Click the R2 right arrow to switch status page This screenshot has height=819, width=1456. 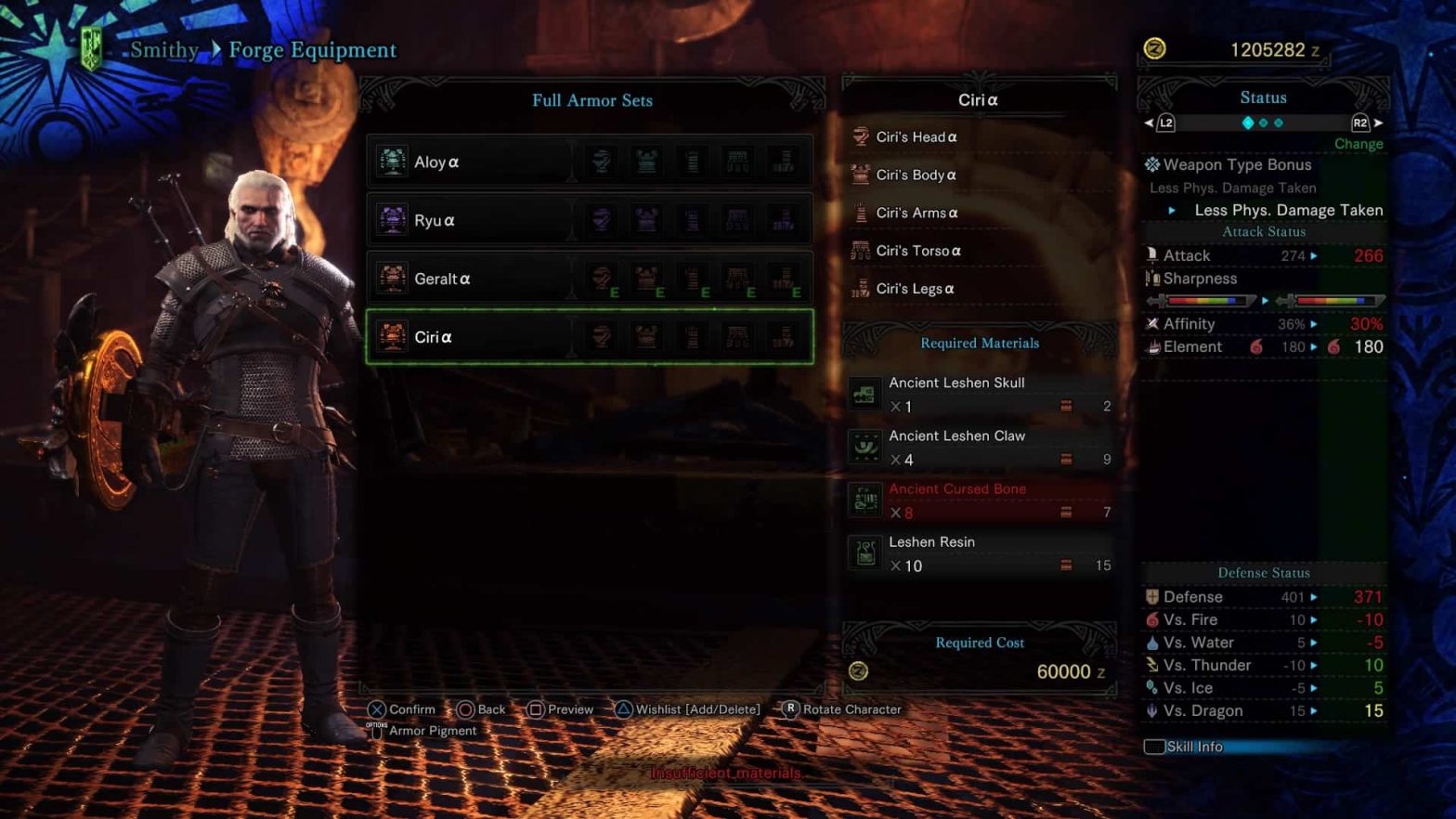point(1375,122)
